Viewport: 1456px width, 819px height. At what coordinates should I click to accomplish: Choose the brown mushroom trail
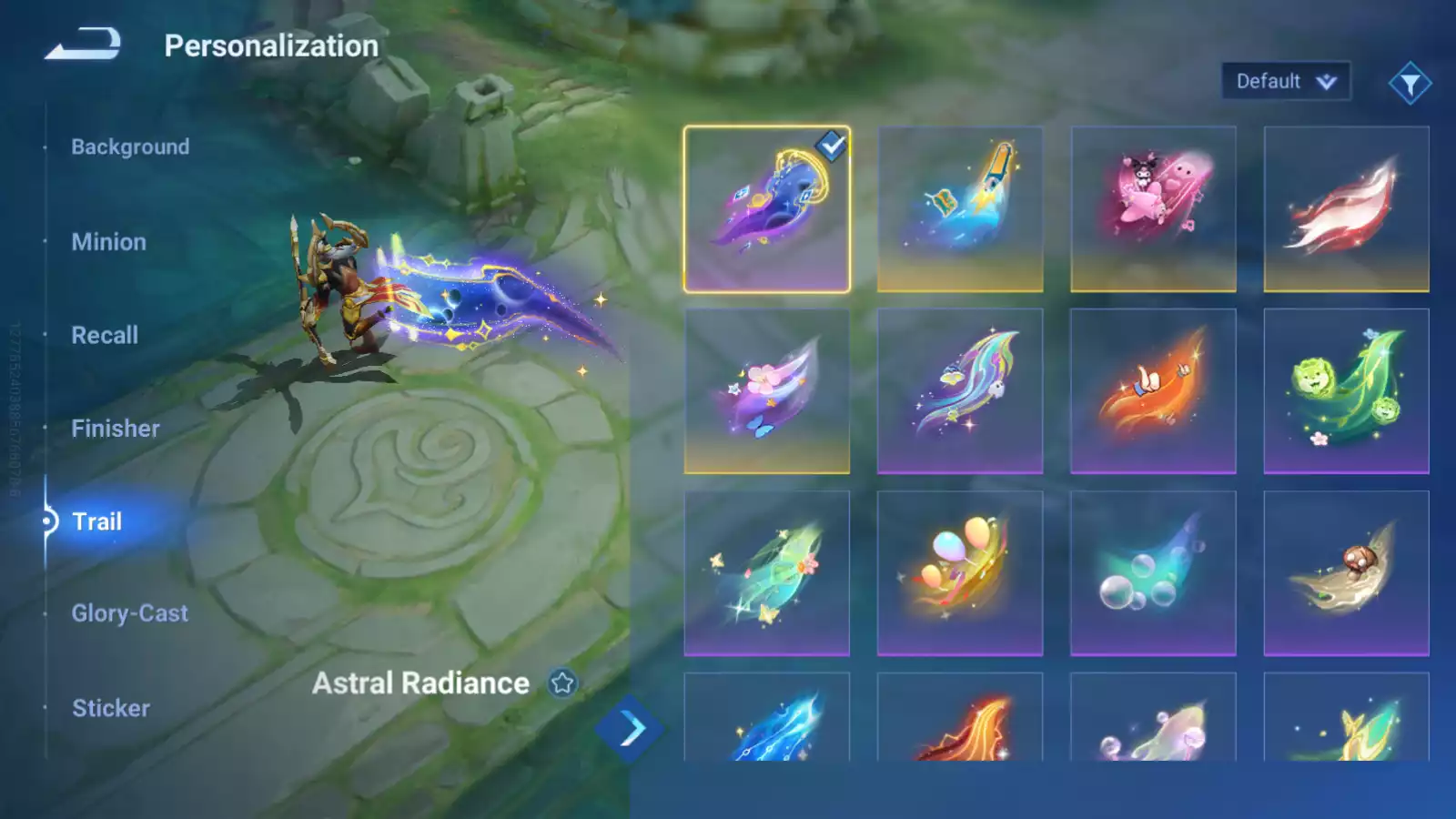1346,573
